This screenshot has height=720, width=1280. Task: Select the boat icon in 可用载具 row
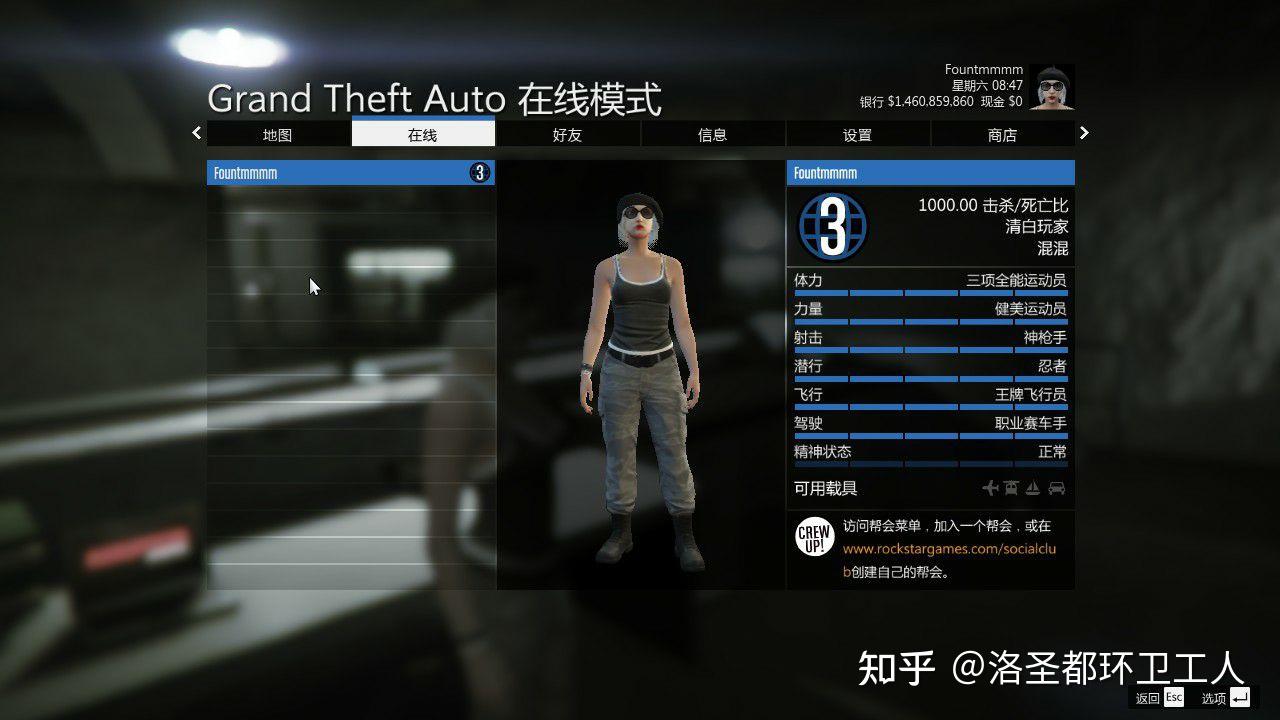point(1032,487)
